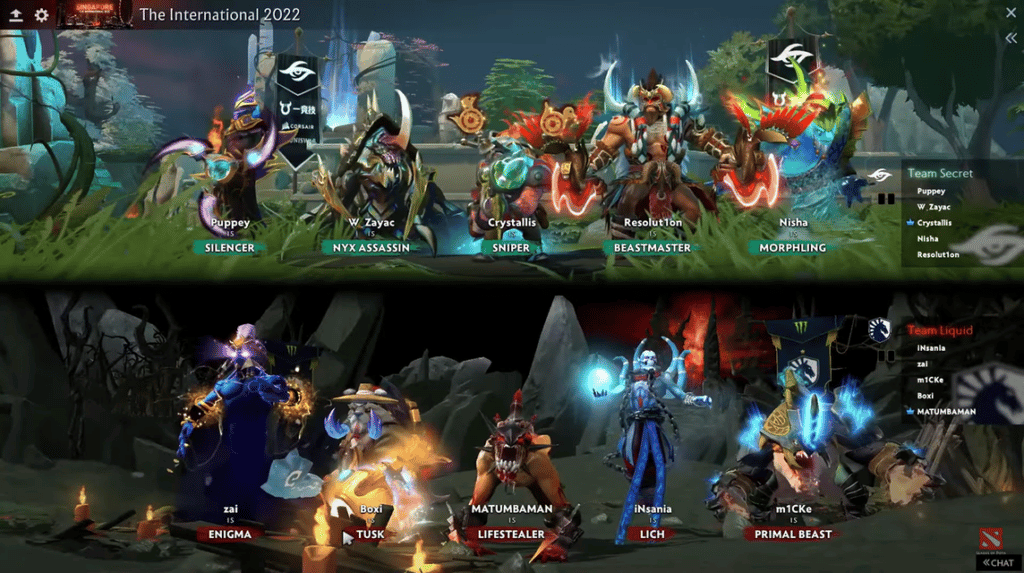The image size is (1024, 573).
Task: Select the MORPHLING hero label
Action: pos(793,247)
